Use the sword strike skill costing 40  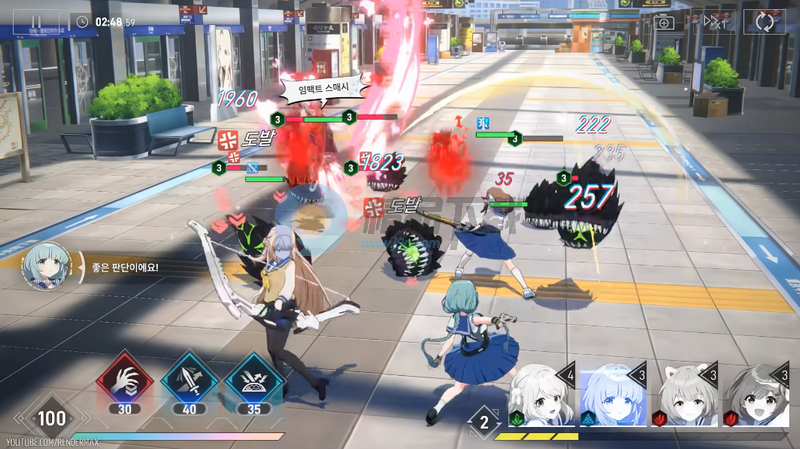(188, 381)
